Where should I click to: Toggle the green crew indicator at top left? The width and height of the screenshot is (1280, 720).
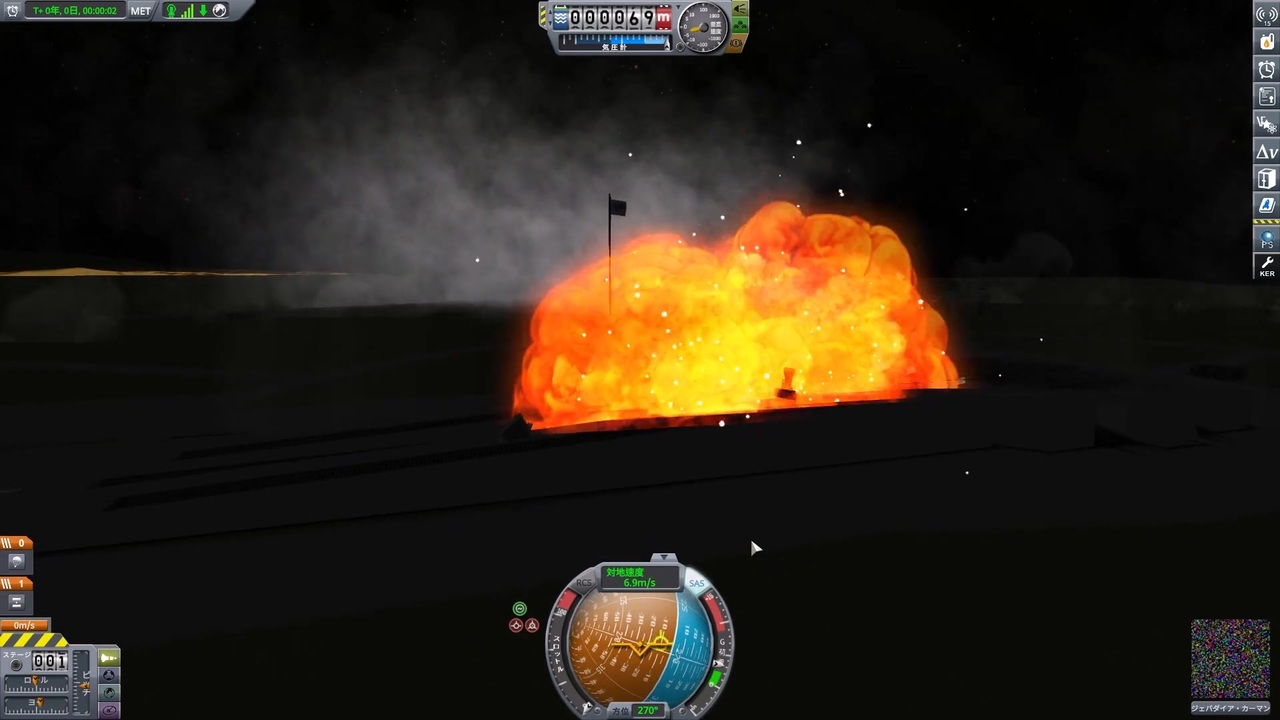(x=171, y=11)
